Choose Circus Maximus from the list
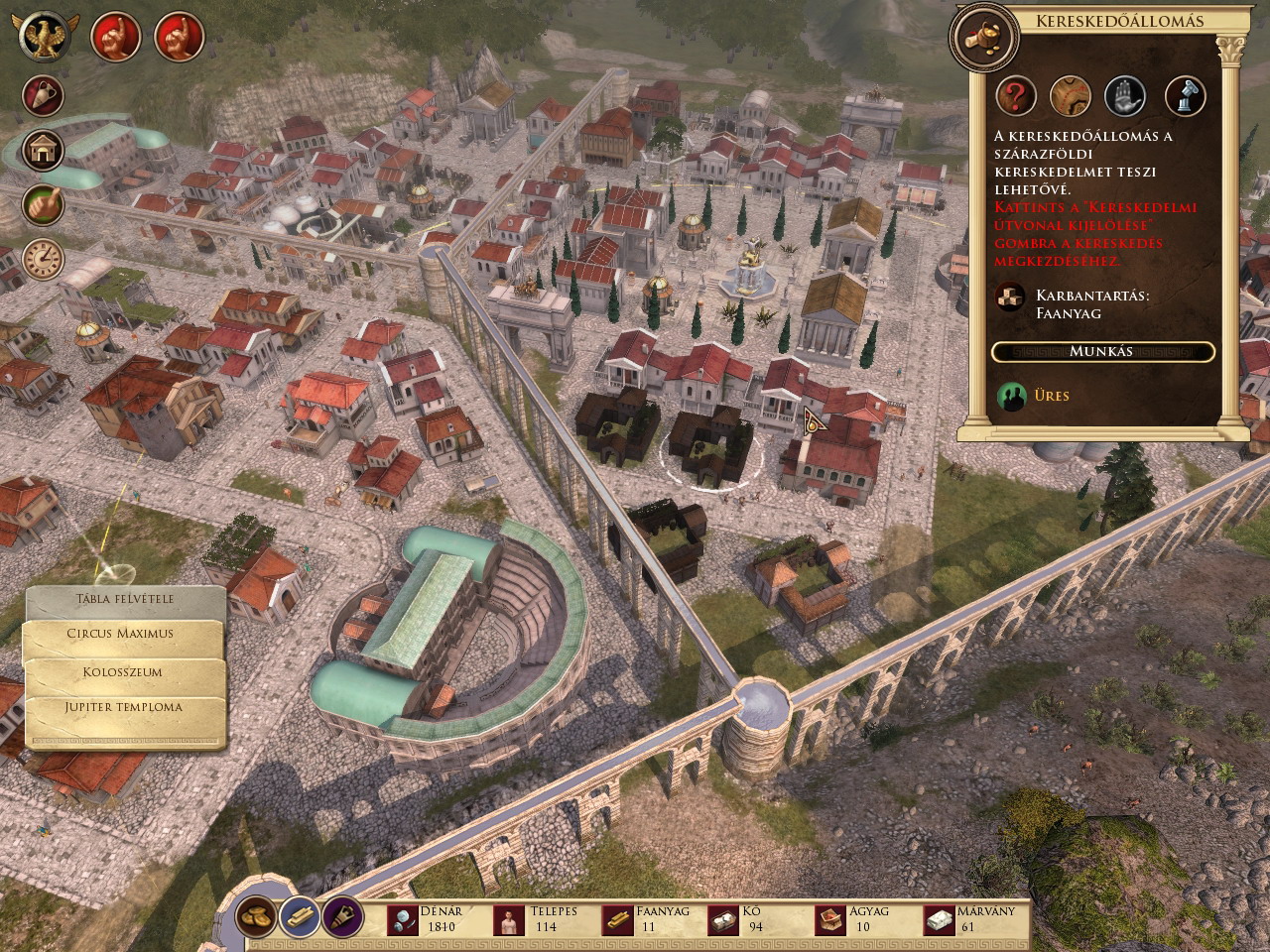Image resolution: width=1270 pixels, height=952 pixels. click(120, 634)
